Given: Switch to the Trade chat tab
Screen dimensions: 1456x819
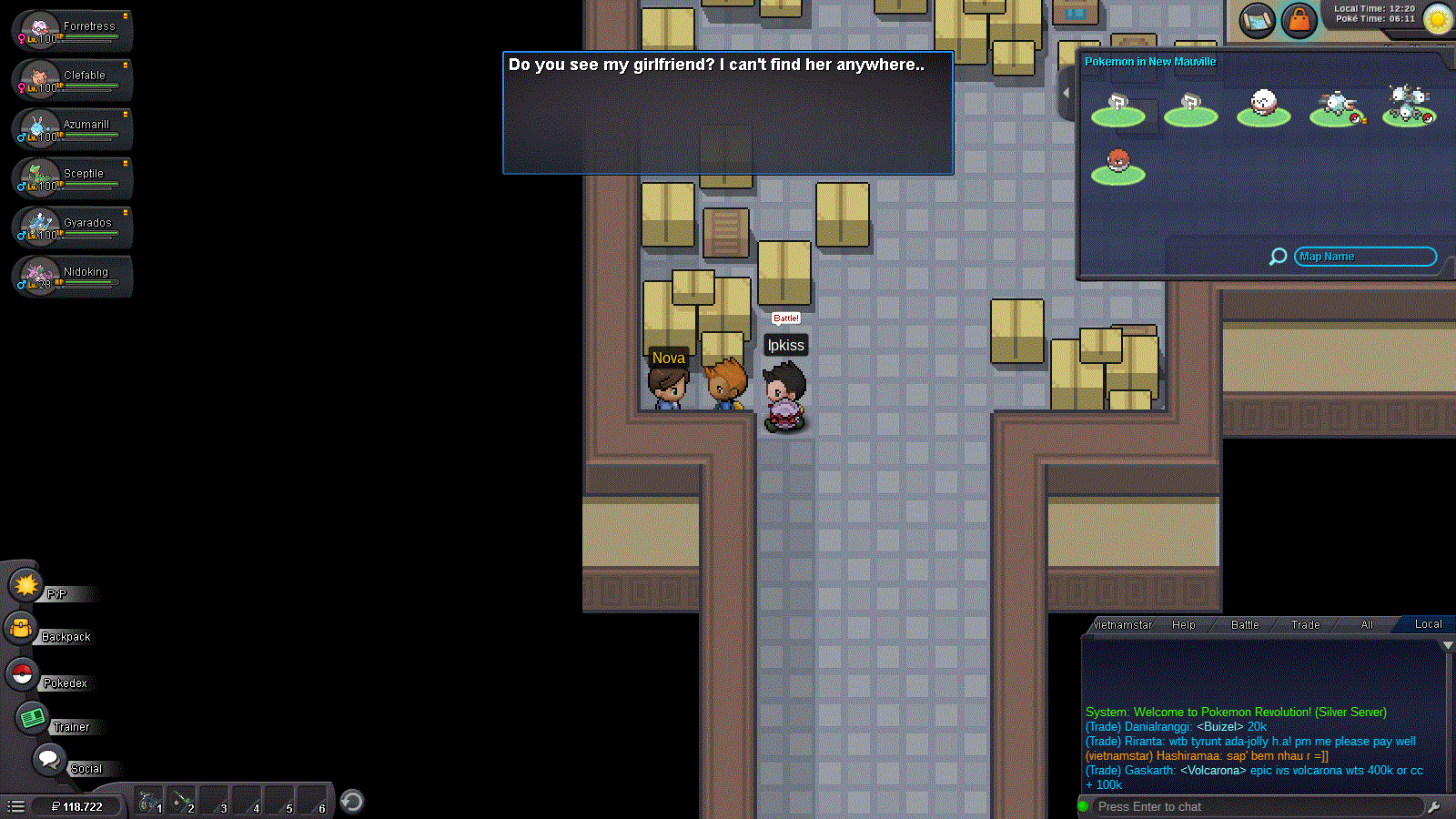Looking at the screenshot, I should pyautogui.click(x=1305, y=624).
